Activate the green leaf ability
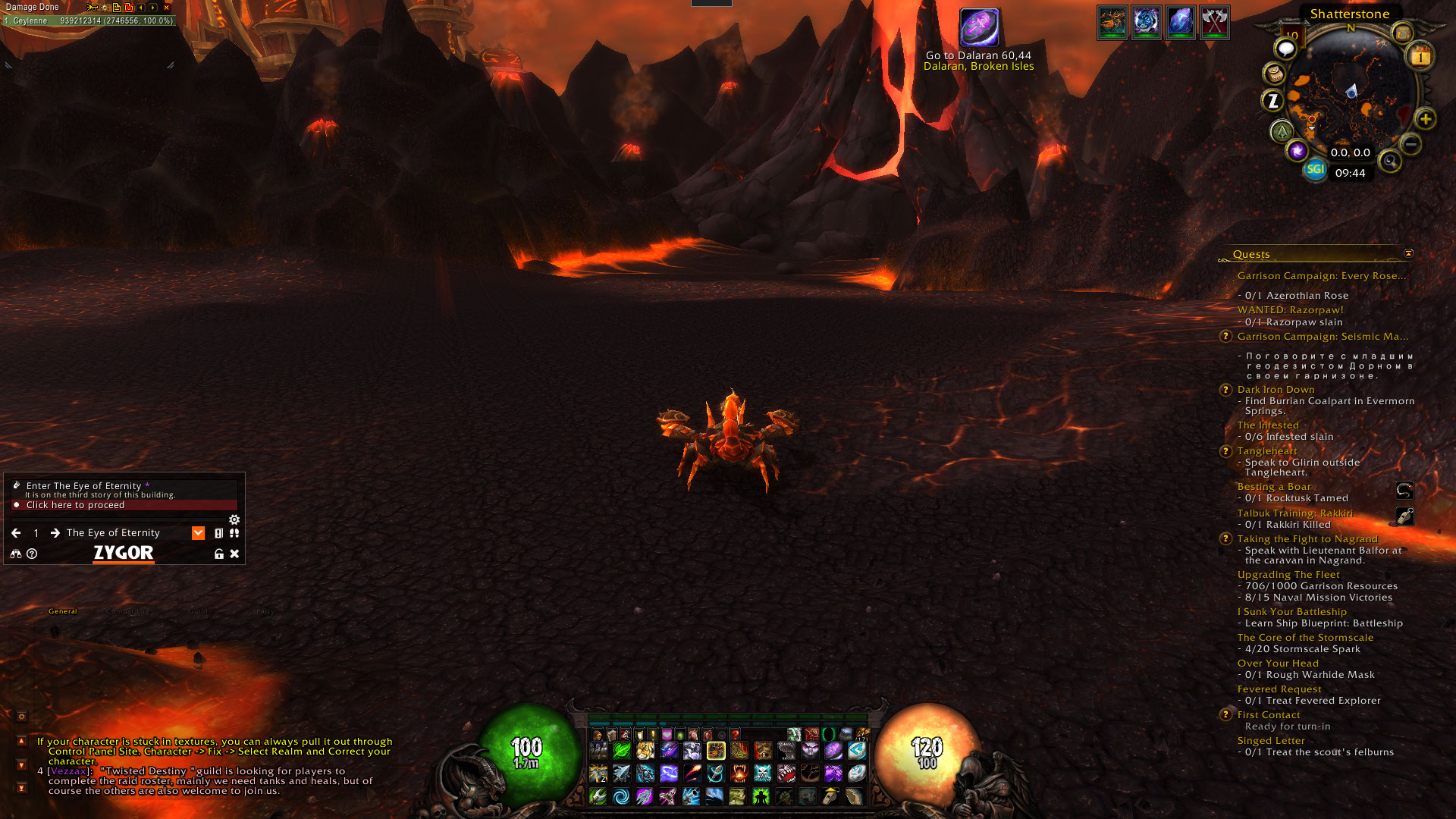This screenshot has height=819, width=1456. click(x=622, y=751)
